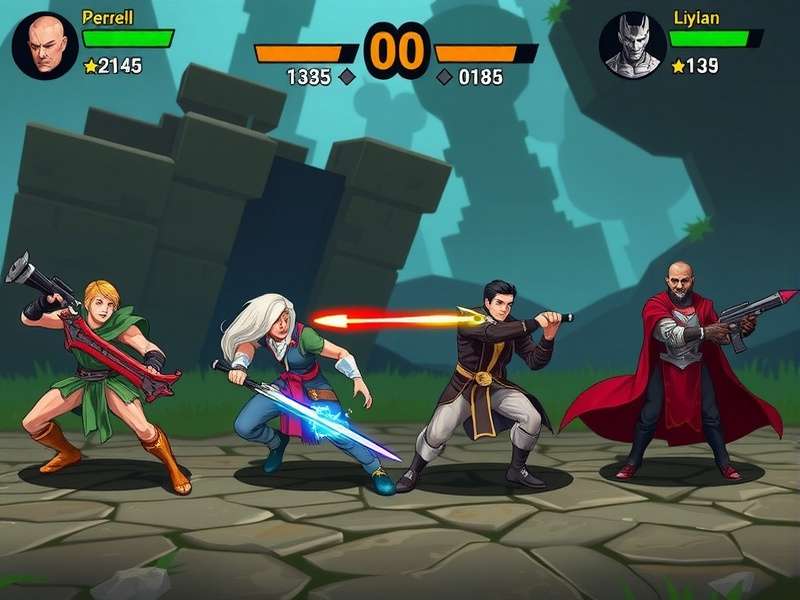
Task: Select Liylan's silver masked portrait
Action: pyautogui.click(x=632, y=46)
